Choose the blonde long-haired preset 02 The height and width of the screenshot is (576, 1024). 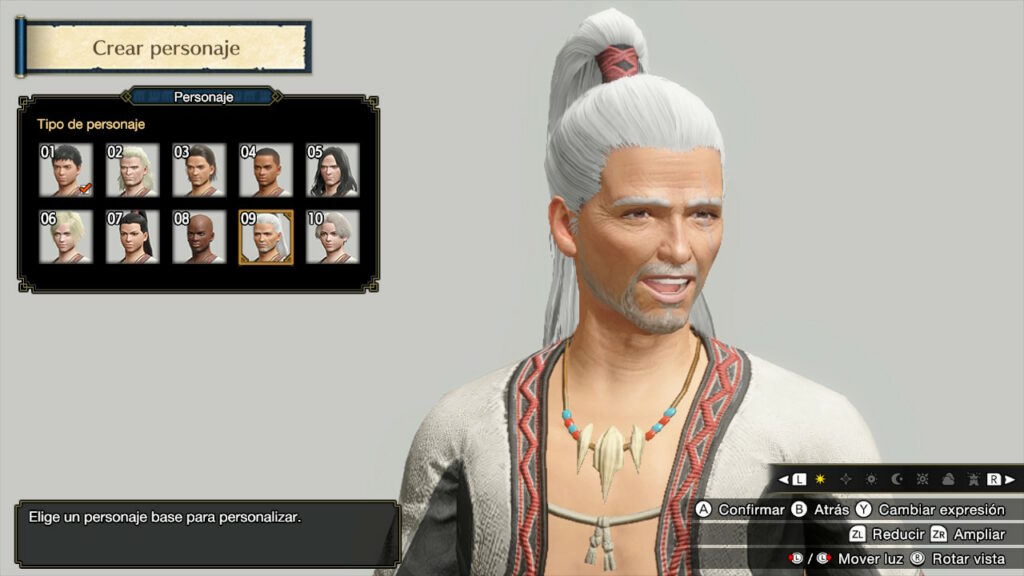(133, 170)
